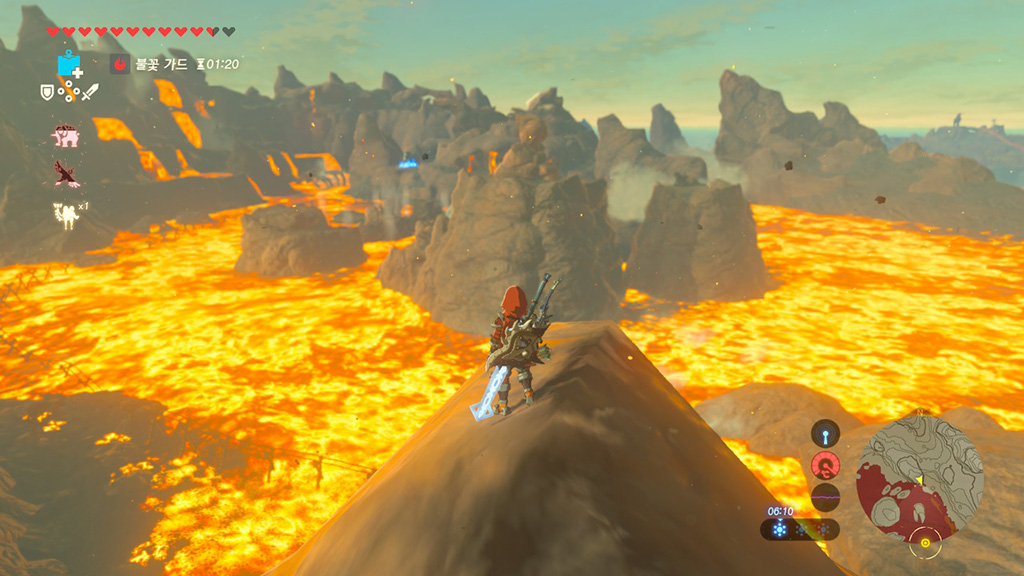Click the red temperature gauge
Viewport: 1024px width, 576px height.
(825, 465)
